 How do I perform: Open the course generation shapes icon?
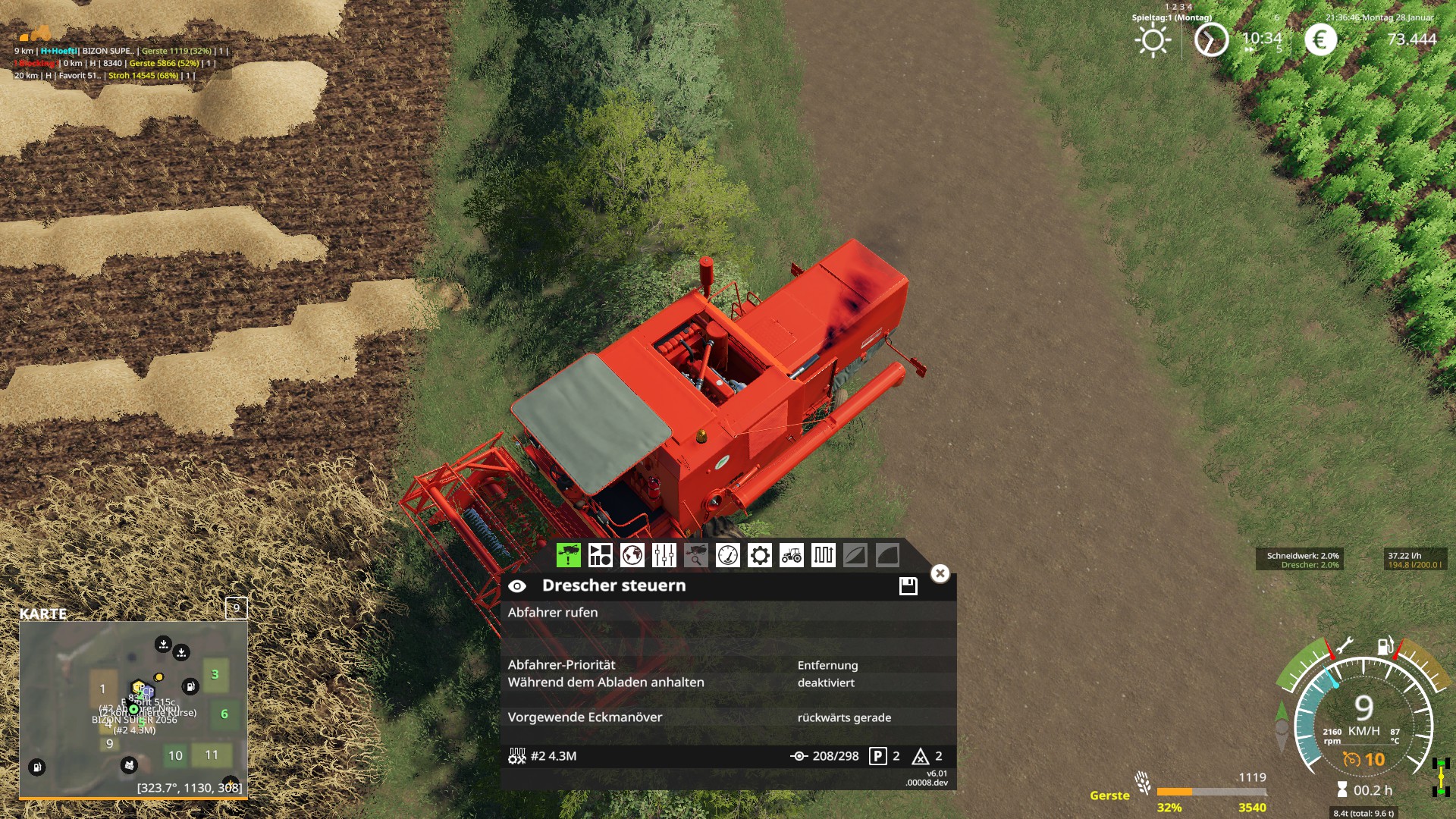pos(601,556)
